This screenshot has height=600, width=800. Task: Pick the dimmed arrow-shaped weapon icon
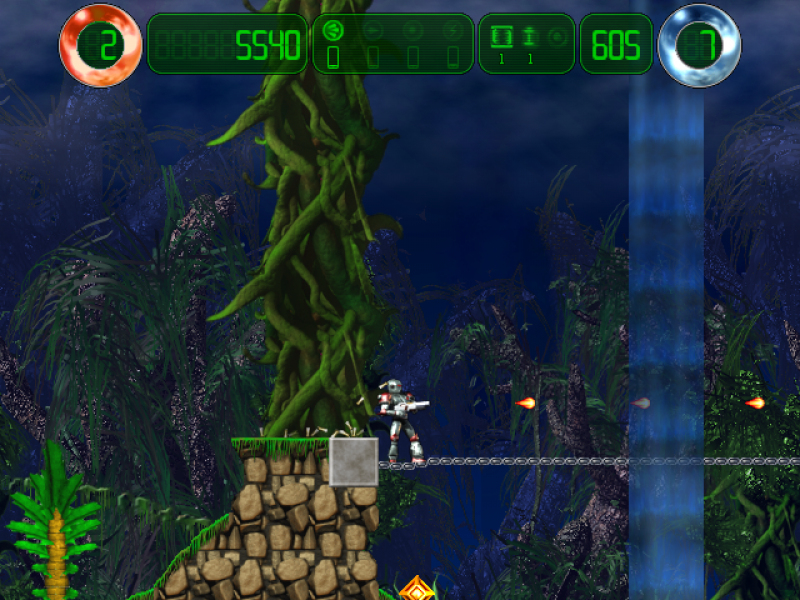click(373, 30)
